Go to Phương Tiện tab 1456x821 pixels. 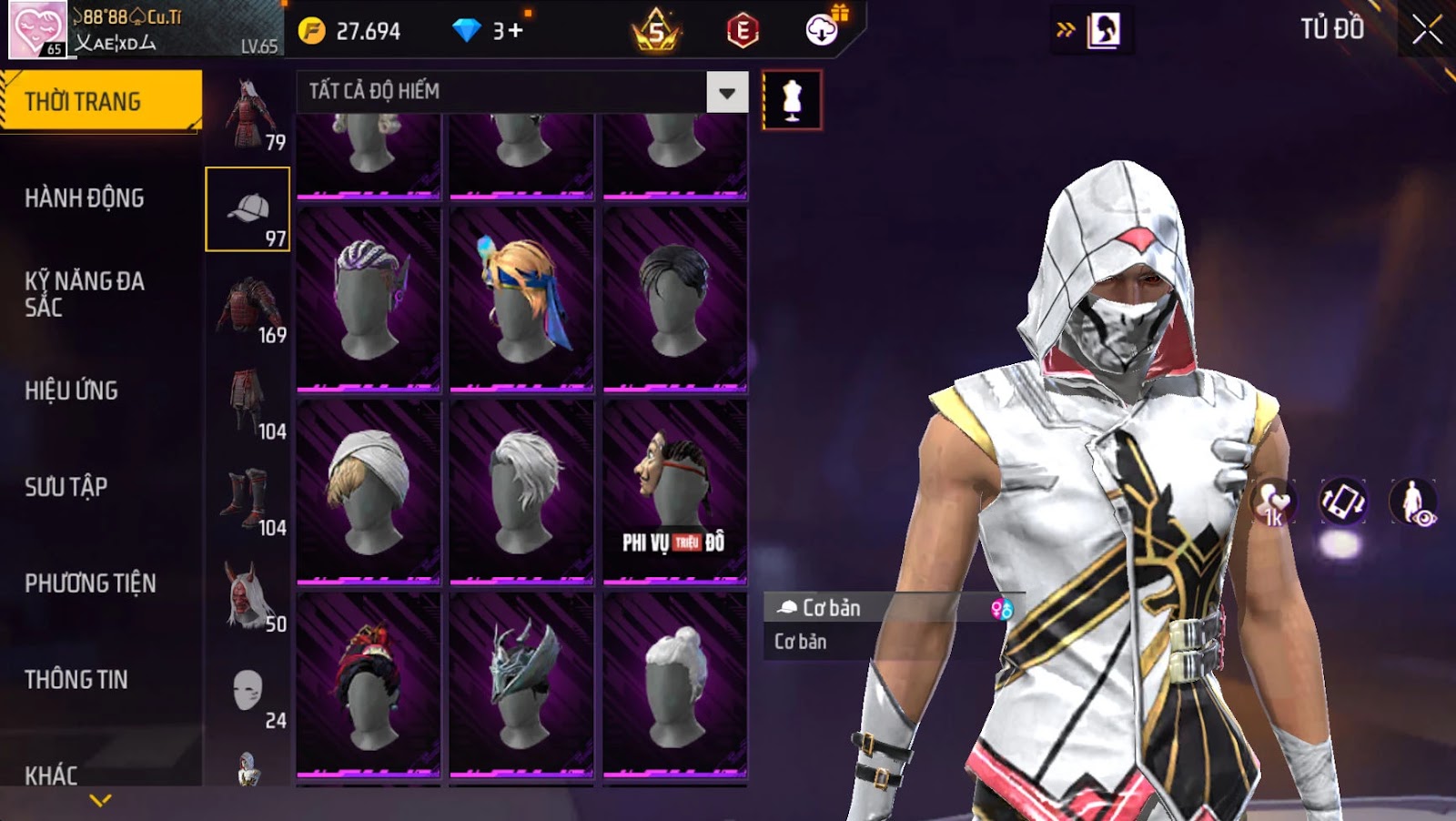tap(90, 583)
